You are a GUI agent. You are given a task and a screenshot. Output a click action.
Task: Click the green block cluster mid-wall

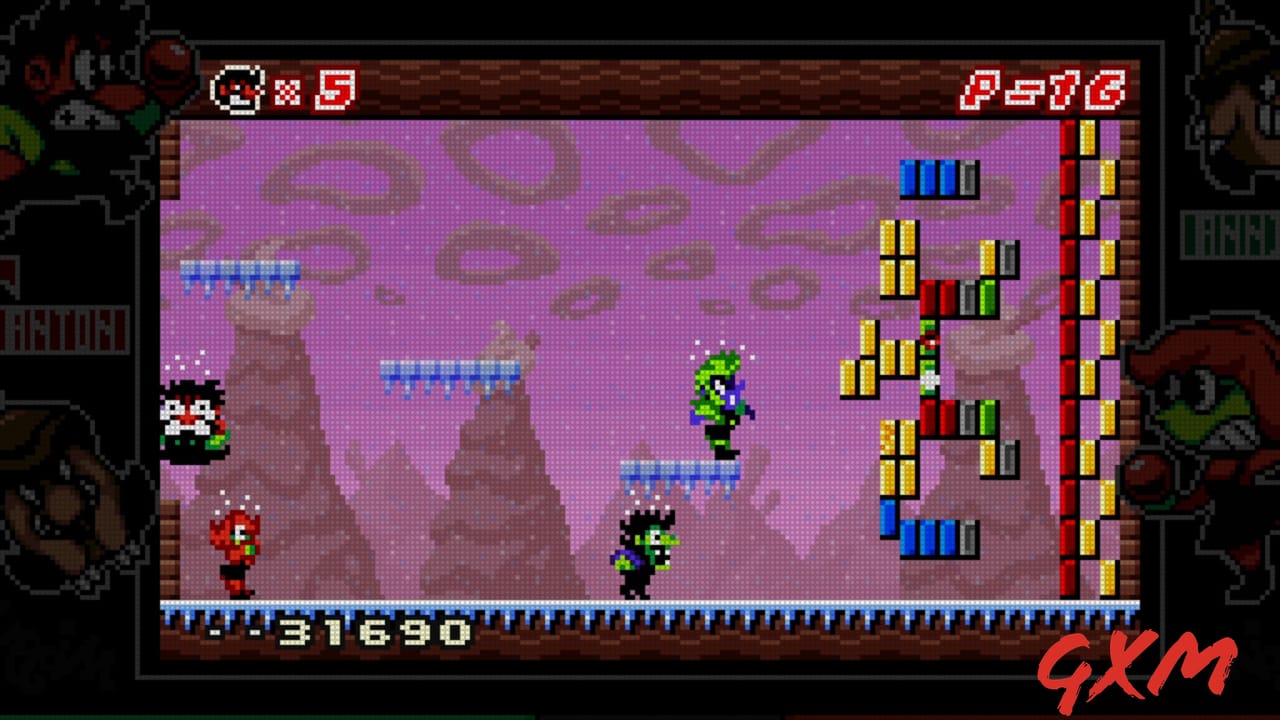930,360
